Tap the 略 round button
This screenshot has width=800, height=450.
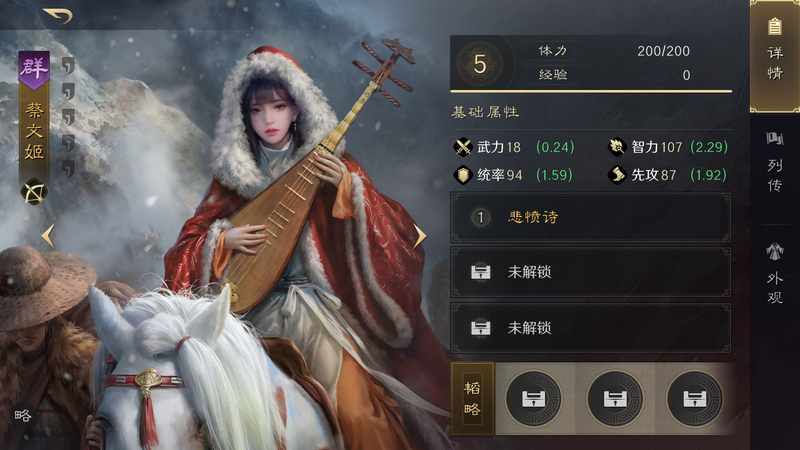[x=23, y=414]
